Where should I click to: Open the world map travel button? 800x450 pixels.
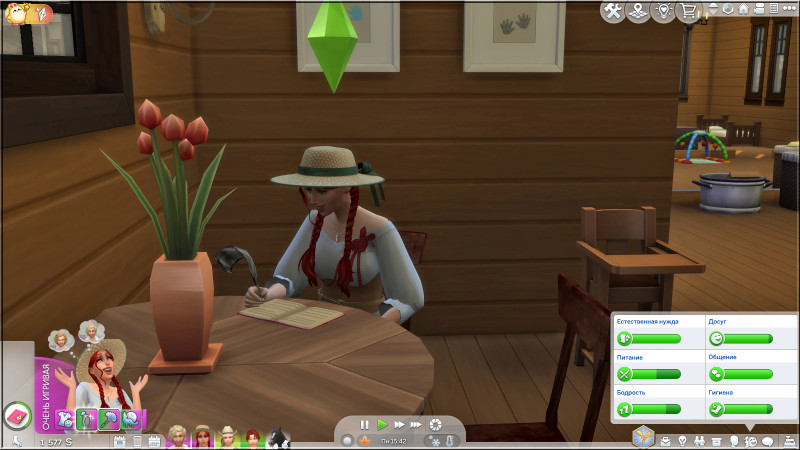tap(636, 11)
